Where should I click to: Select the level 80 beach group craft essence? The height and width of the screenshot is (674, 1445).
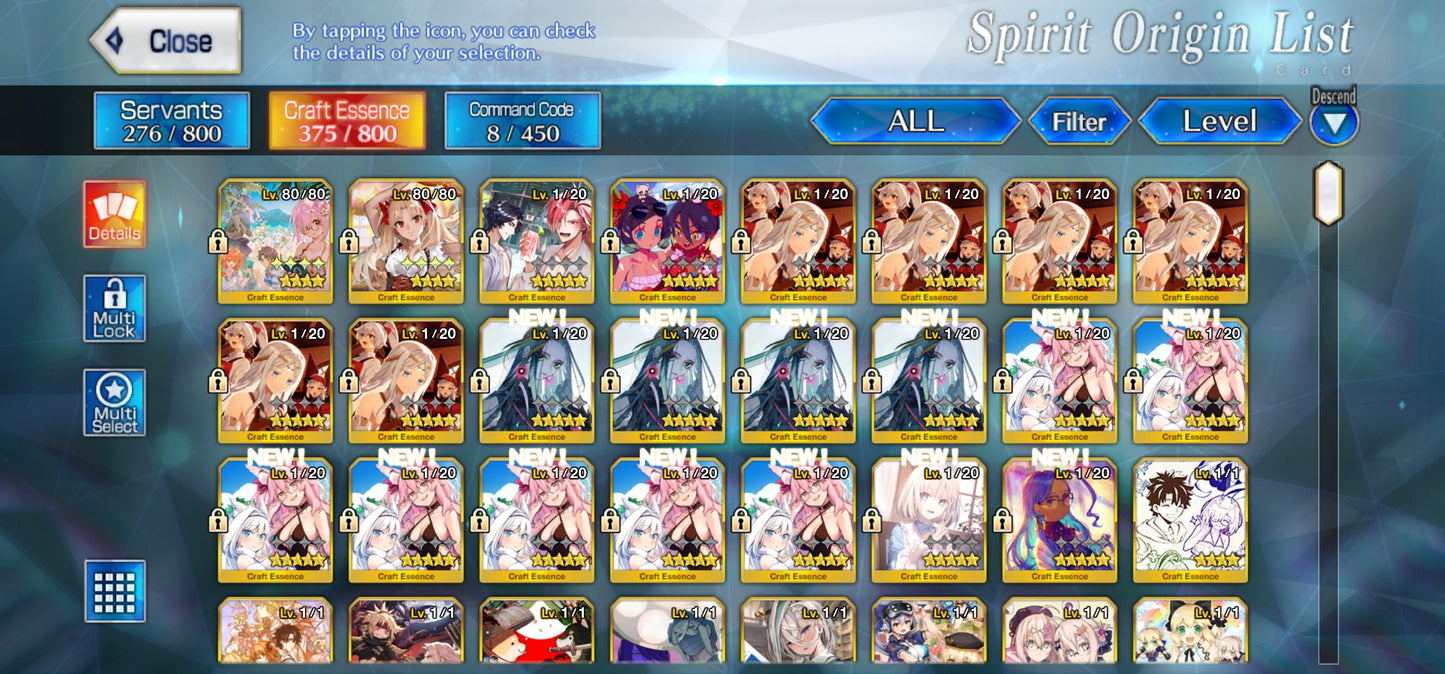[x=275, y=240]
